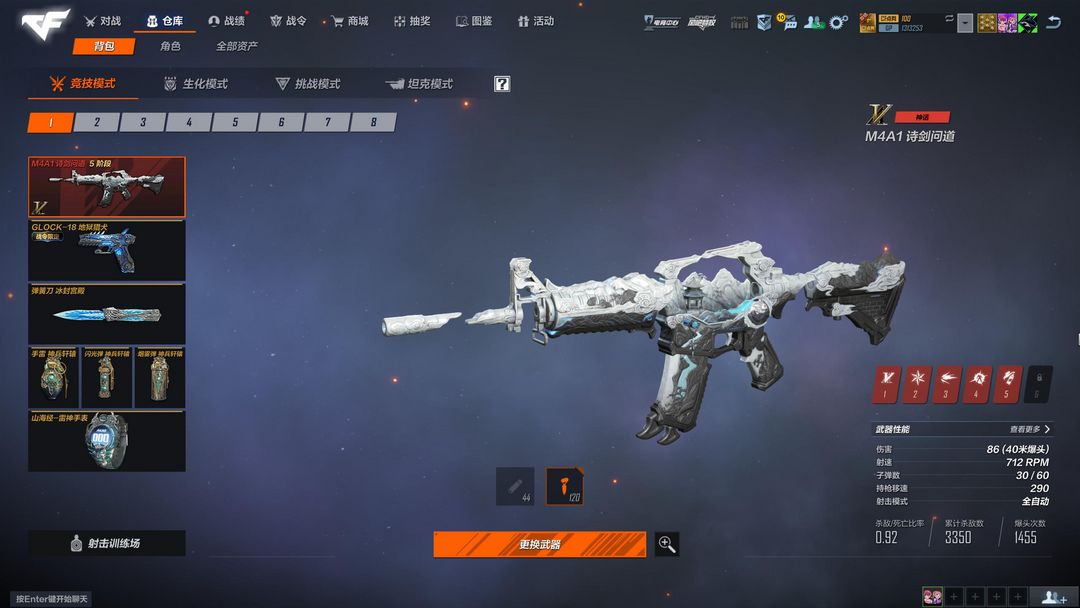Expand 查看更多 weapon performance details
1080x608 pixels.
click(x=1030, y=429)
